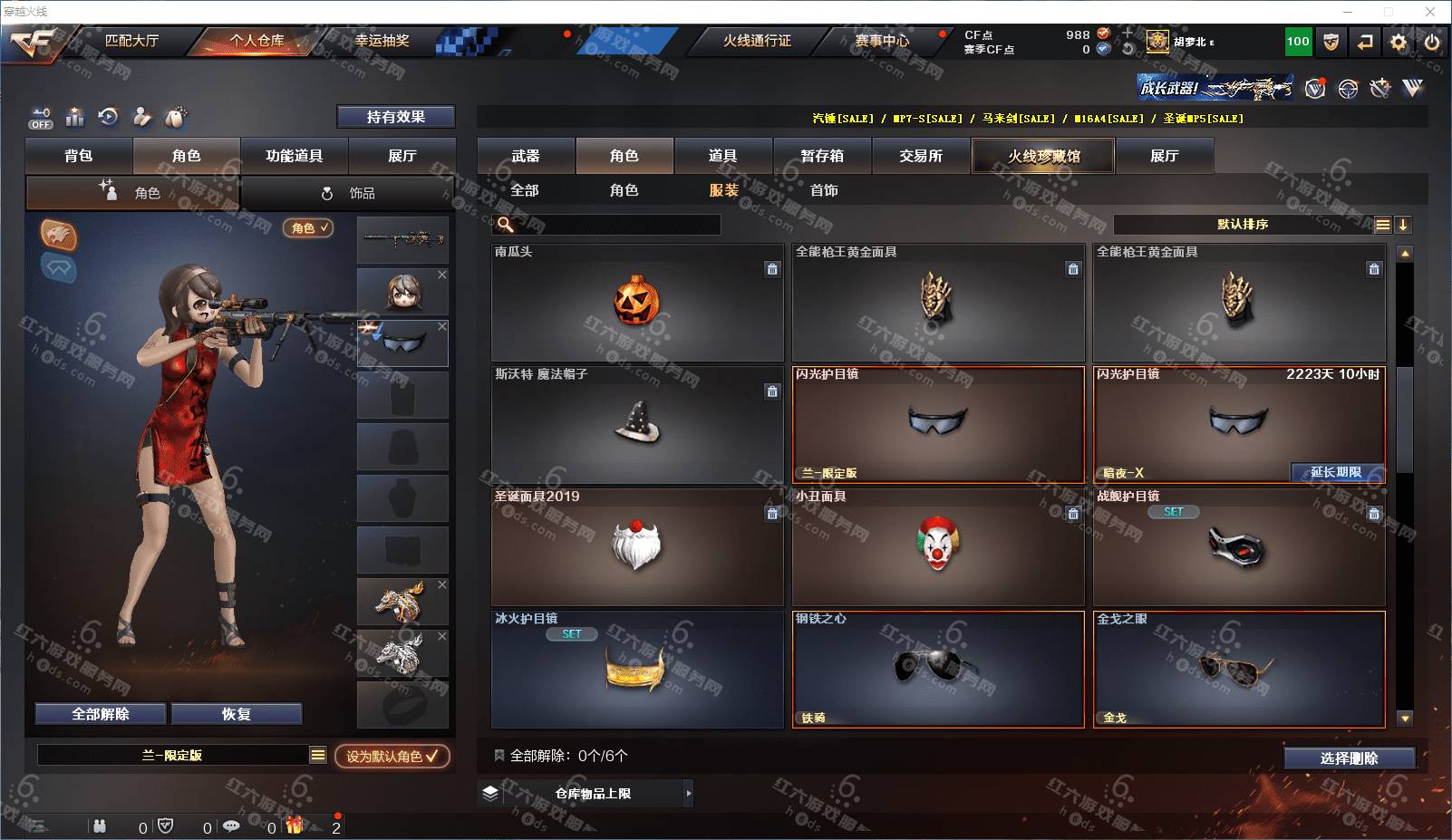The height and width of the screenshot is (840, 1452).
Task: Open the 赛事中心 tournament center
Action: coord(881,41)
